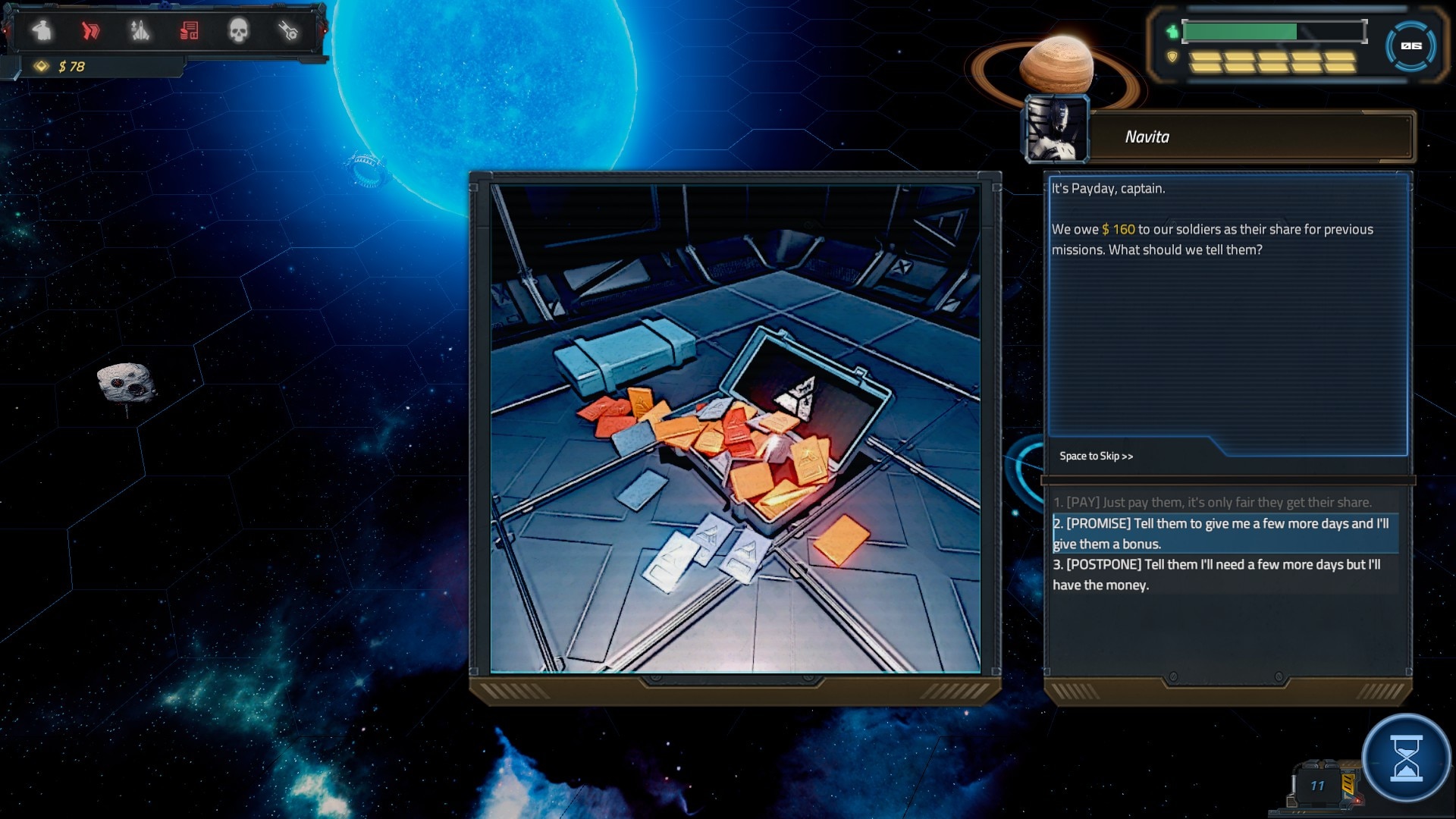1456x819 pixels.
Task: Click Space to Skip text
Action: (1096, 456)
